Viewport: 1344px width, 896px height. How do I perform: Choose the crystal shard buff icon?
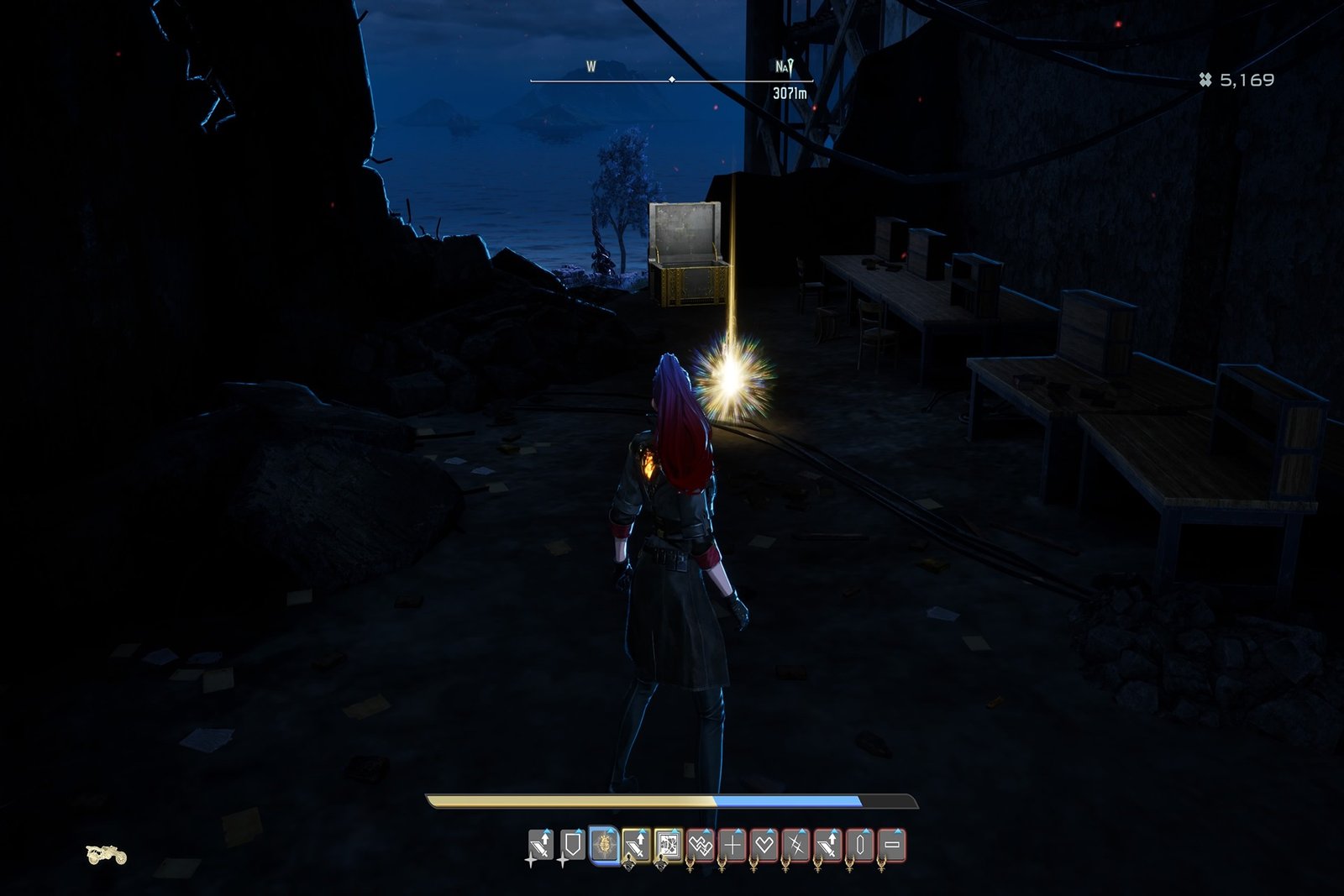(x=860, y=845)
